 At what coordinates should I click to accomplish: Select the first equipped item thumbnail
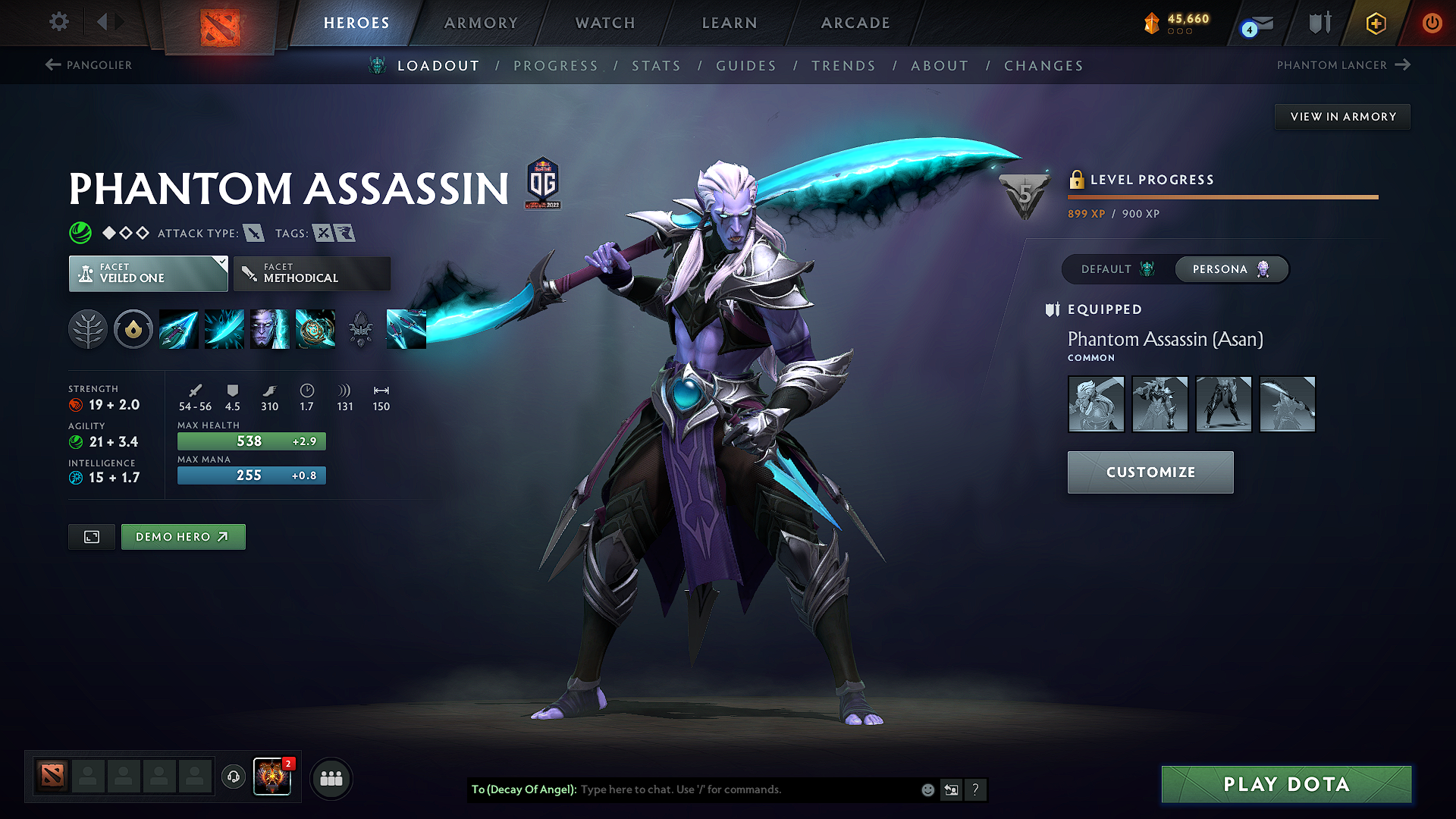[x=1096, y=404]
